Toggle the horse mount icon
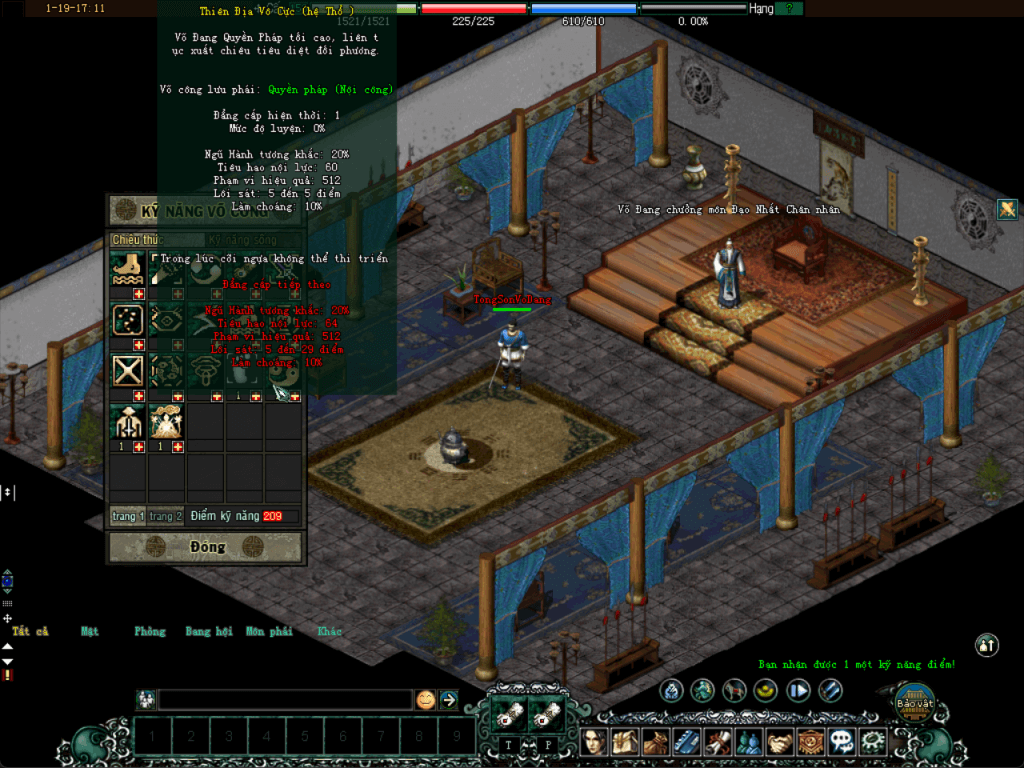The image size is (1024, 768). (x=735, y=690)
